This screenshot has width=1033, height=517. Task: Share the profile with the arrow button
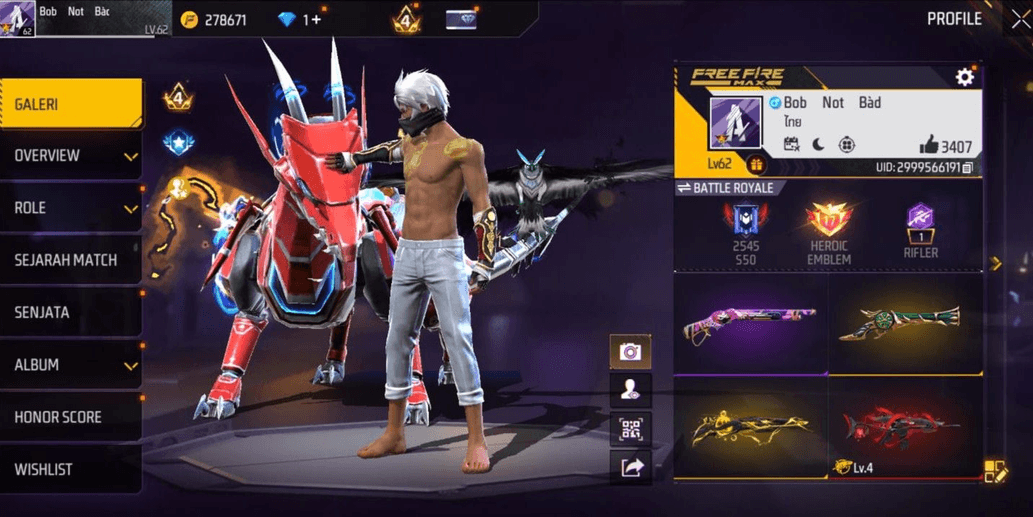[x=630, y=467]
